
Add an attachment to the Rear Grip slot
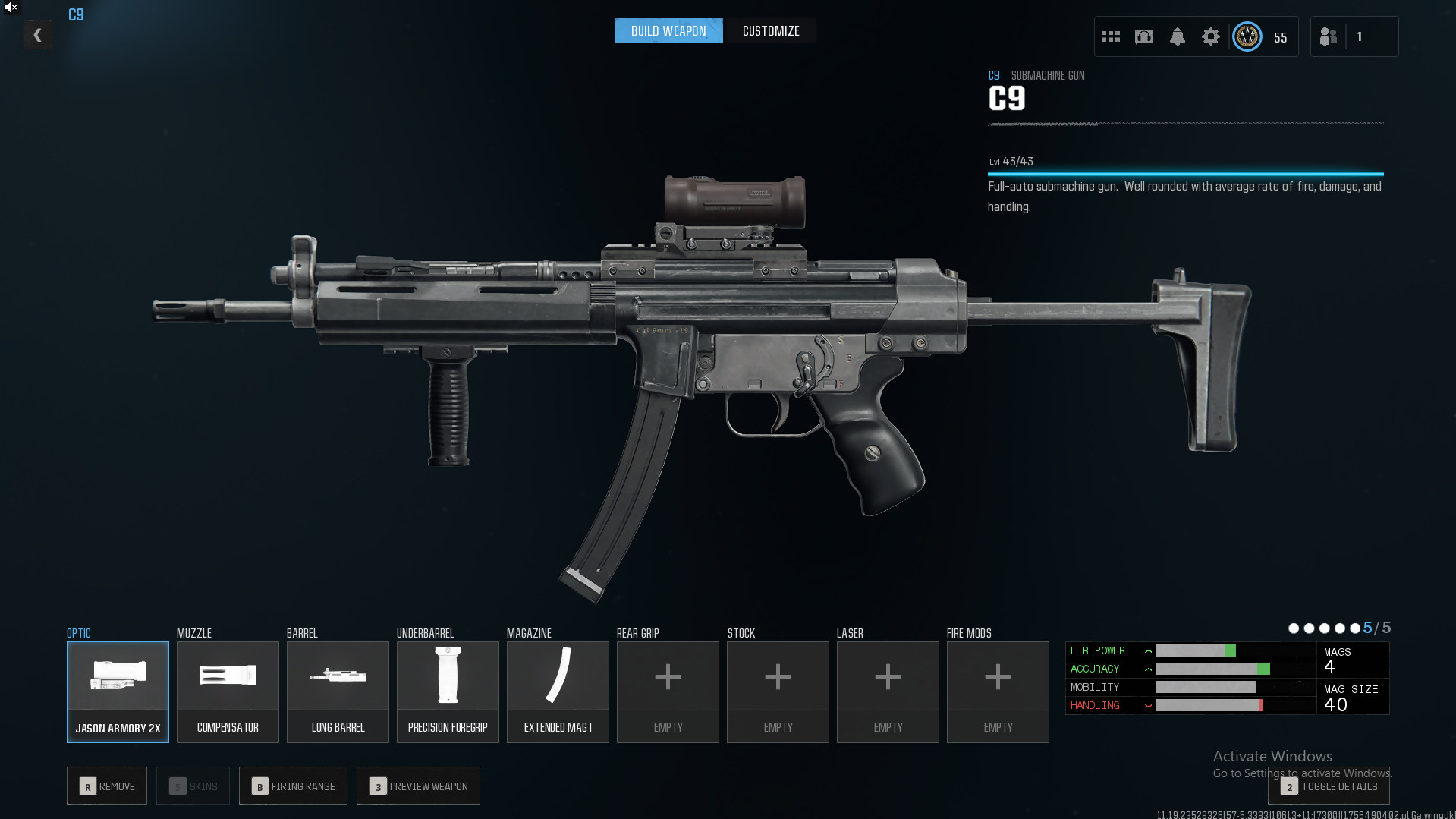tap(668, 691)
